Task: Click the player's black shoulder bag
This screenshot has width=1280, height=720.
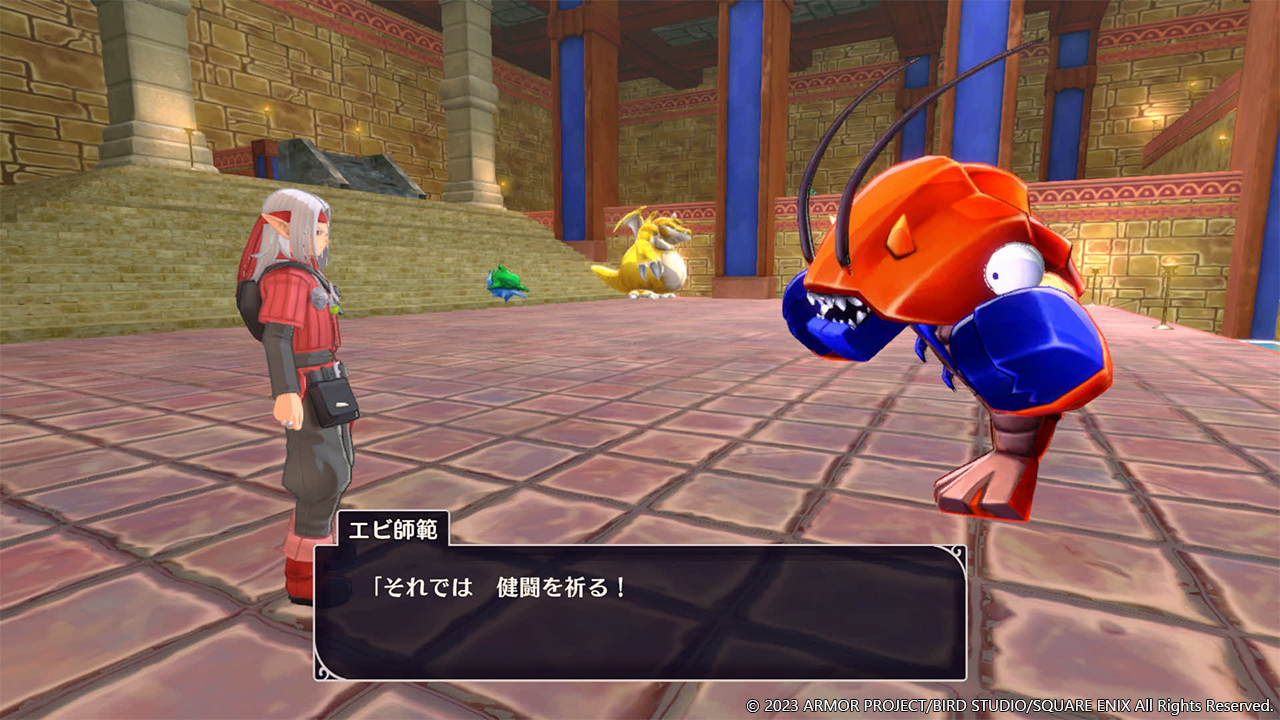Action: click(335, 403)
